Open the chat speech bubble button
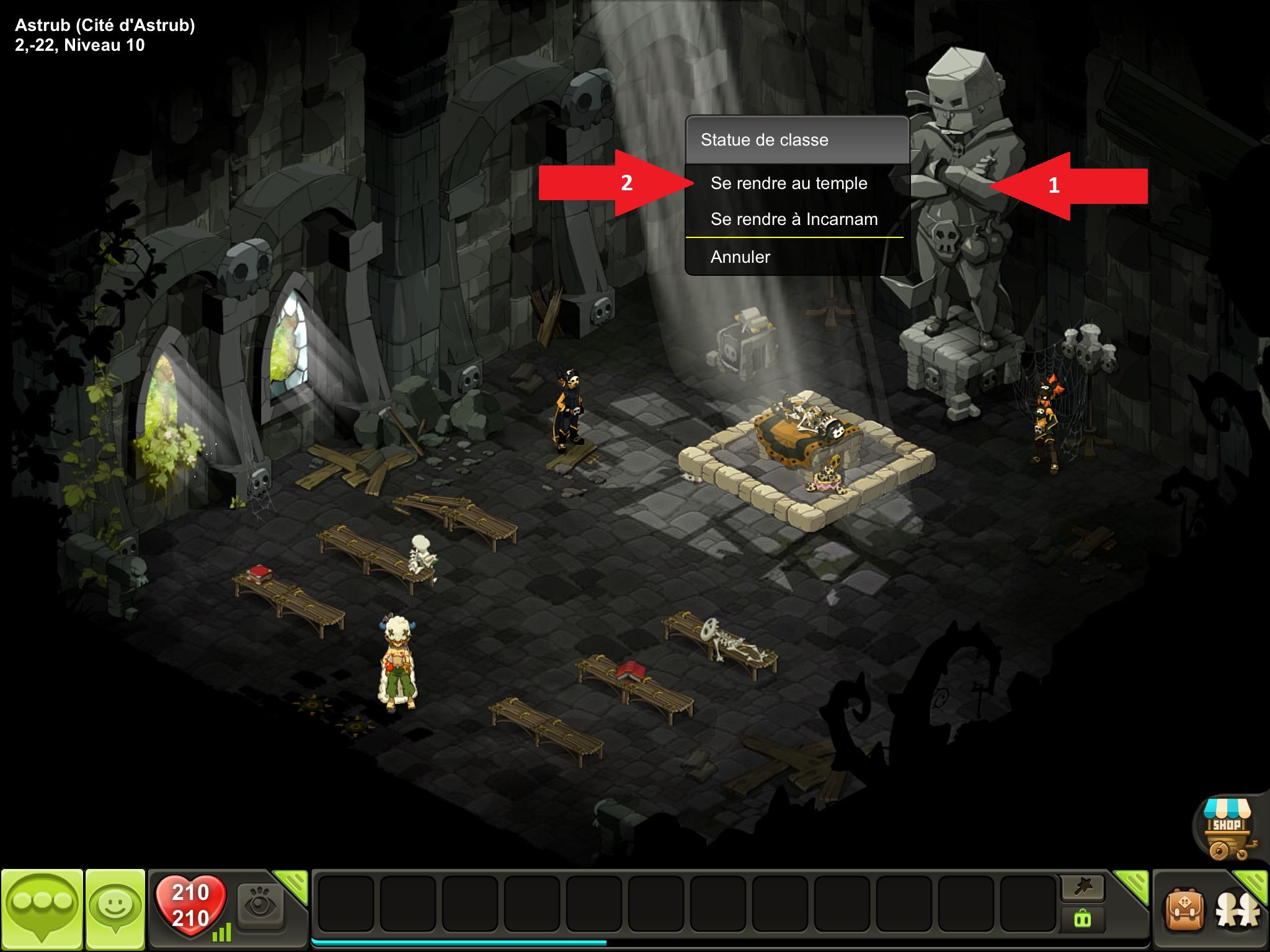This screenshot has height=952, width=1270. pyautogui.click(x=42, y=908)
